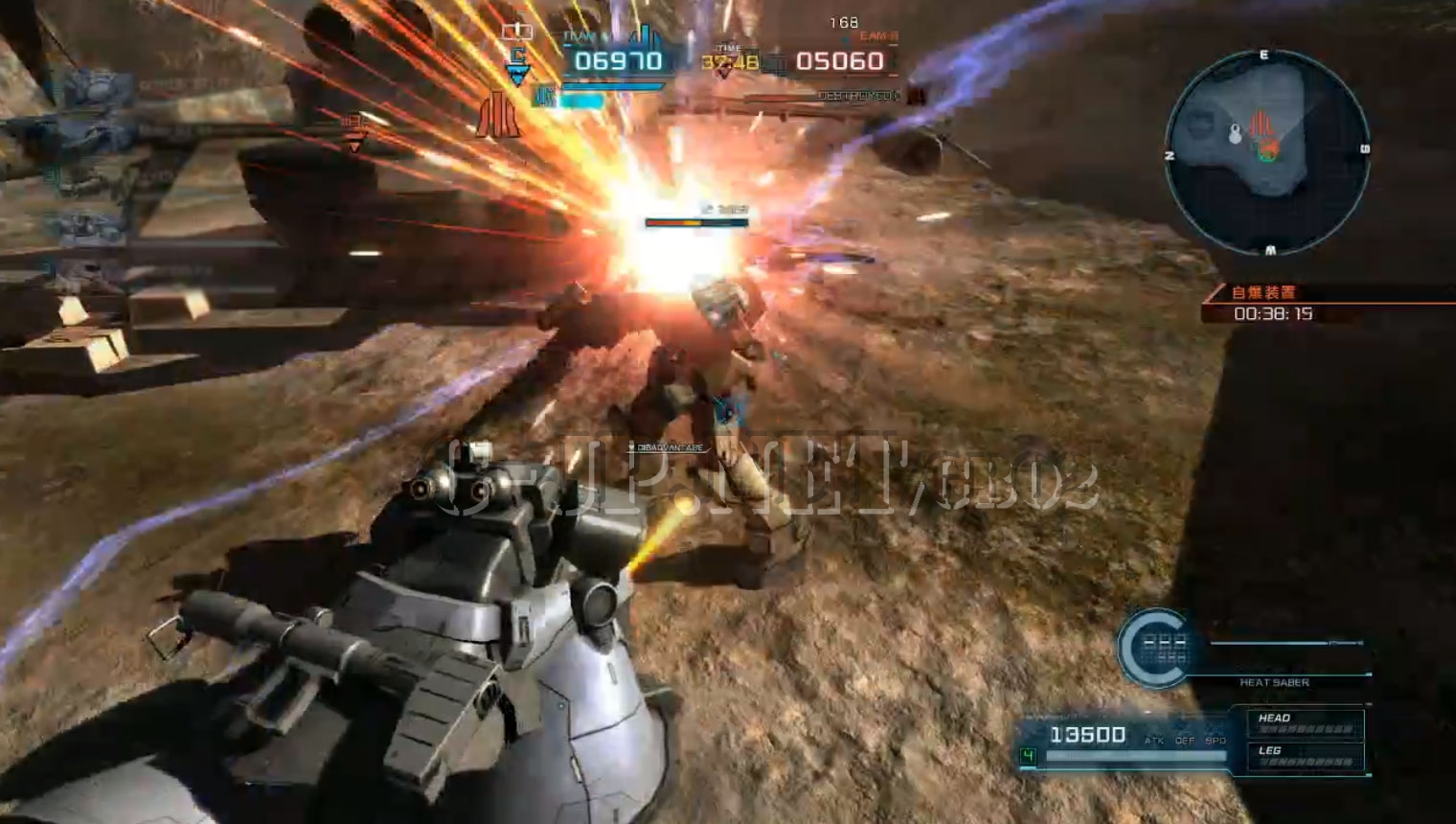Click the red base marker on the minimap
This screenshot has height=824, width=1456.
tap(1261, 125)
